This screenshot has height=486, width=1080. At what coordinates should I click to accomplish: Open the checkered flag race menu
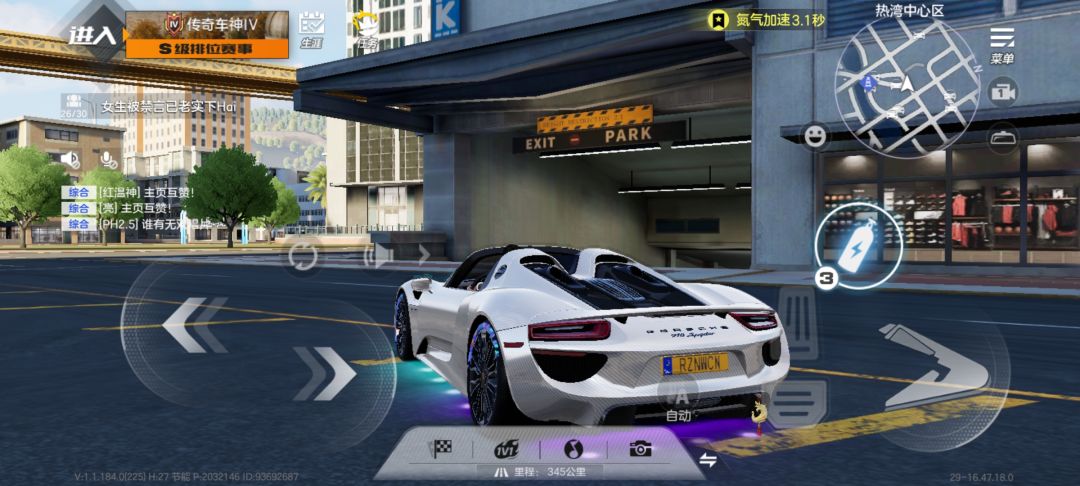coord(441,449)
